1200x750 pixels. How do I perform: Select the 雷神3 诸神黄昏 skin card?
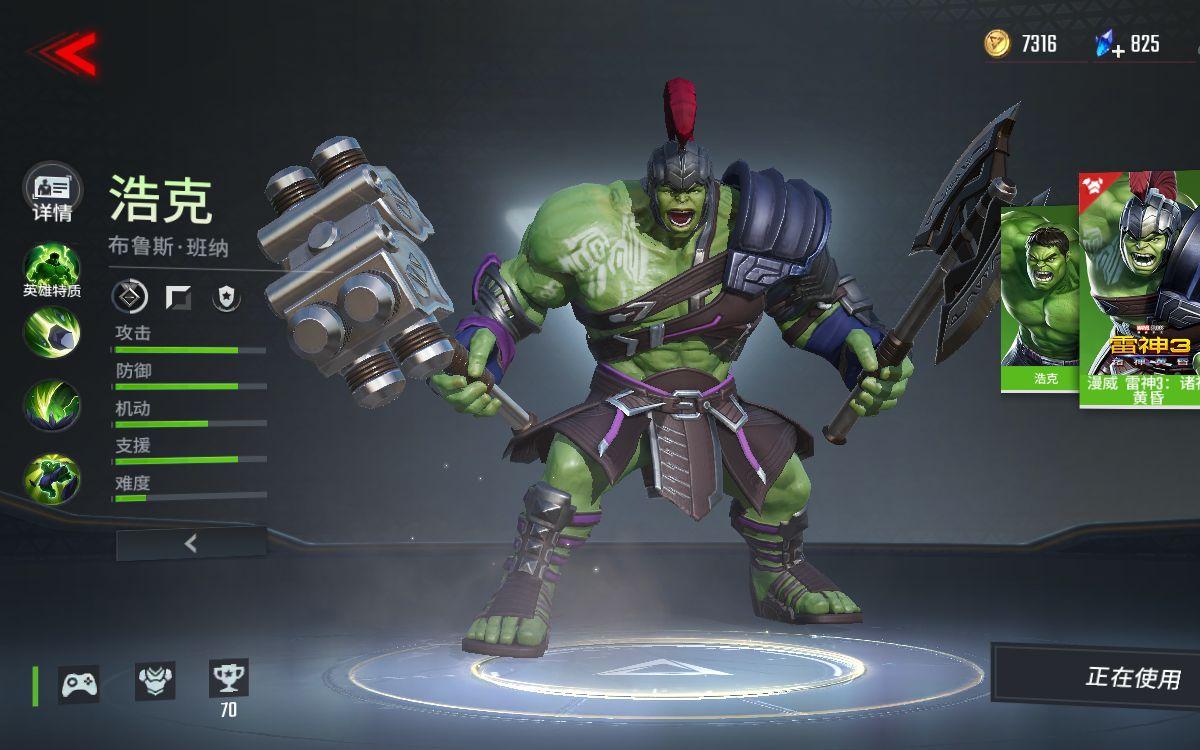coord(1142,290)
